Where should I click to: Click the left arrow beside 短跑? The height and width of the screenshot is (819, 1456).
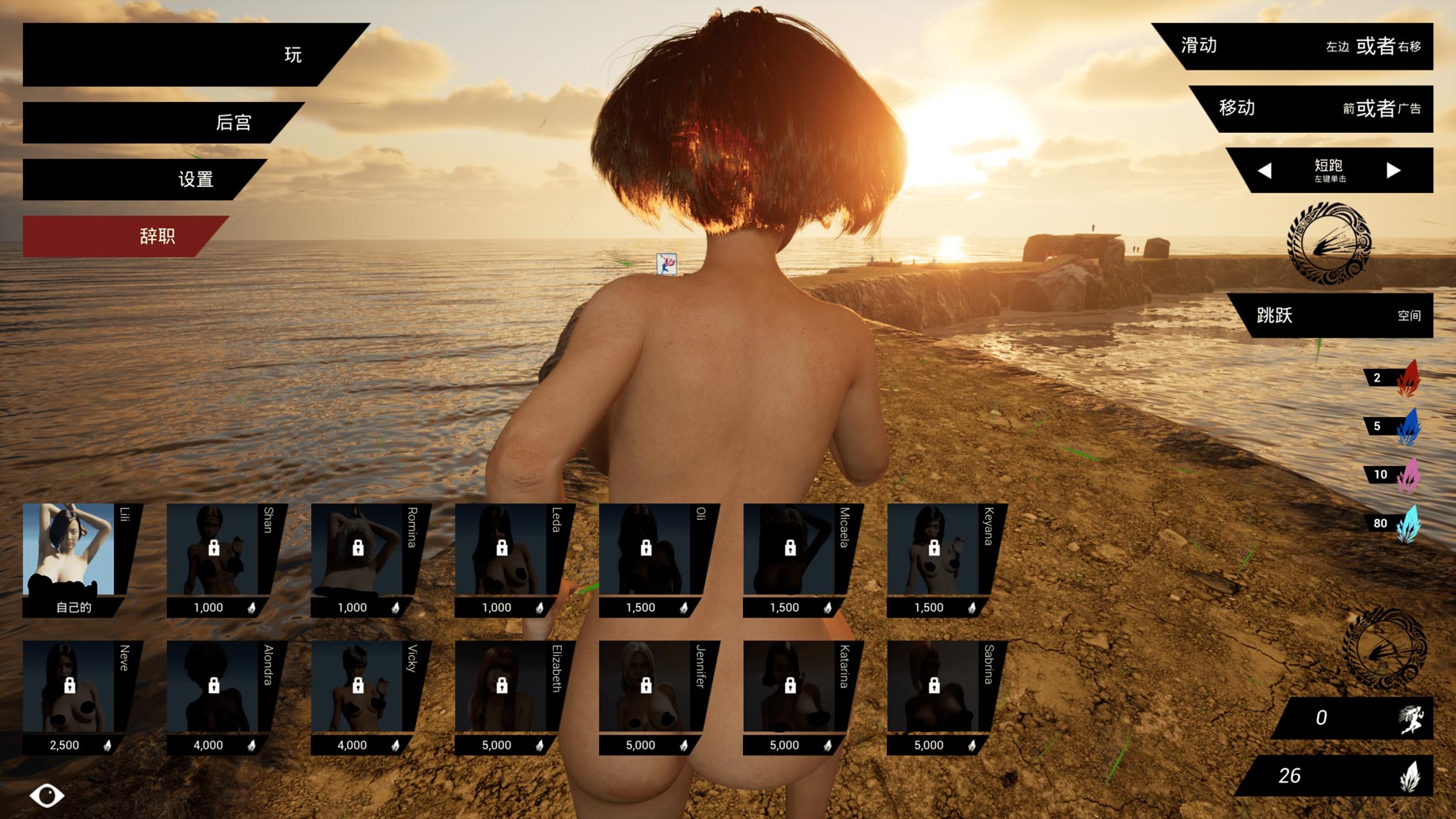(1268, 170)
